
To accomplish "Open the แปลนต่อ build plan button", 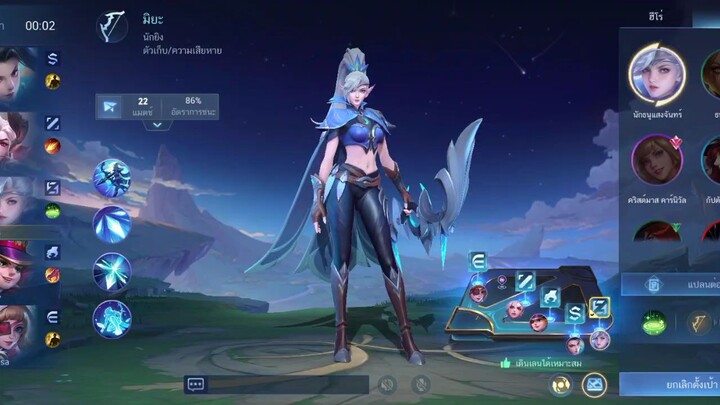I will point(668,284).
